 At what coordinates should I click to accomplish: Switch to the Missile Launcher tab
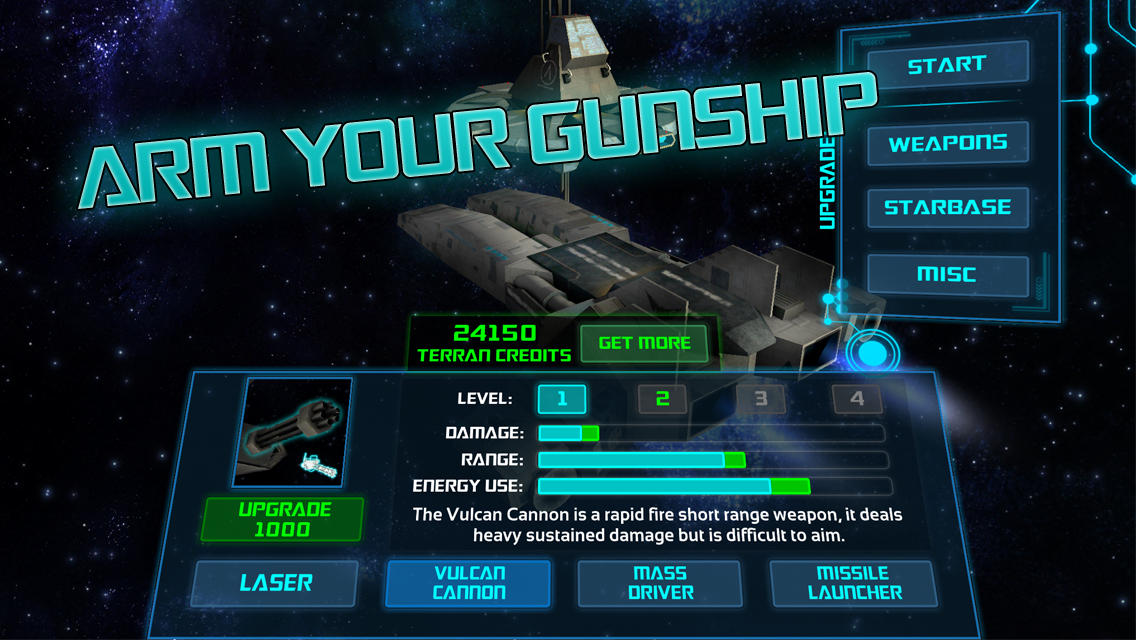click(x=853, y=583)
